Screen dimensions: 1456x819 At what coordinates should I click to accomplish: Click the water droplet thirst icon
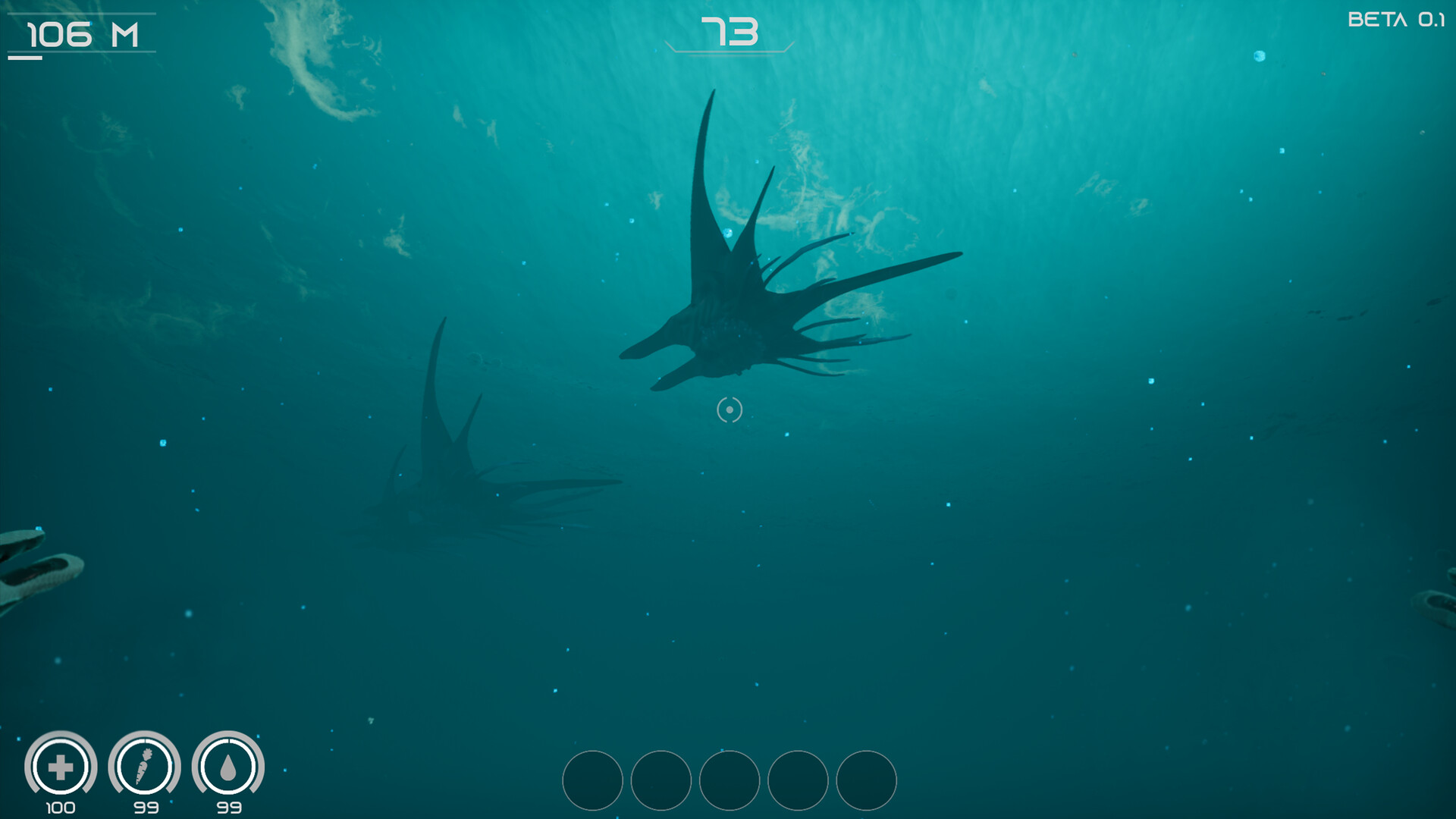click(x=231, y=766)
